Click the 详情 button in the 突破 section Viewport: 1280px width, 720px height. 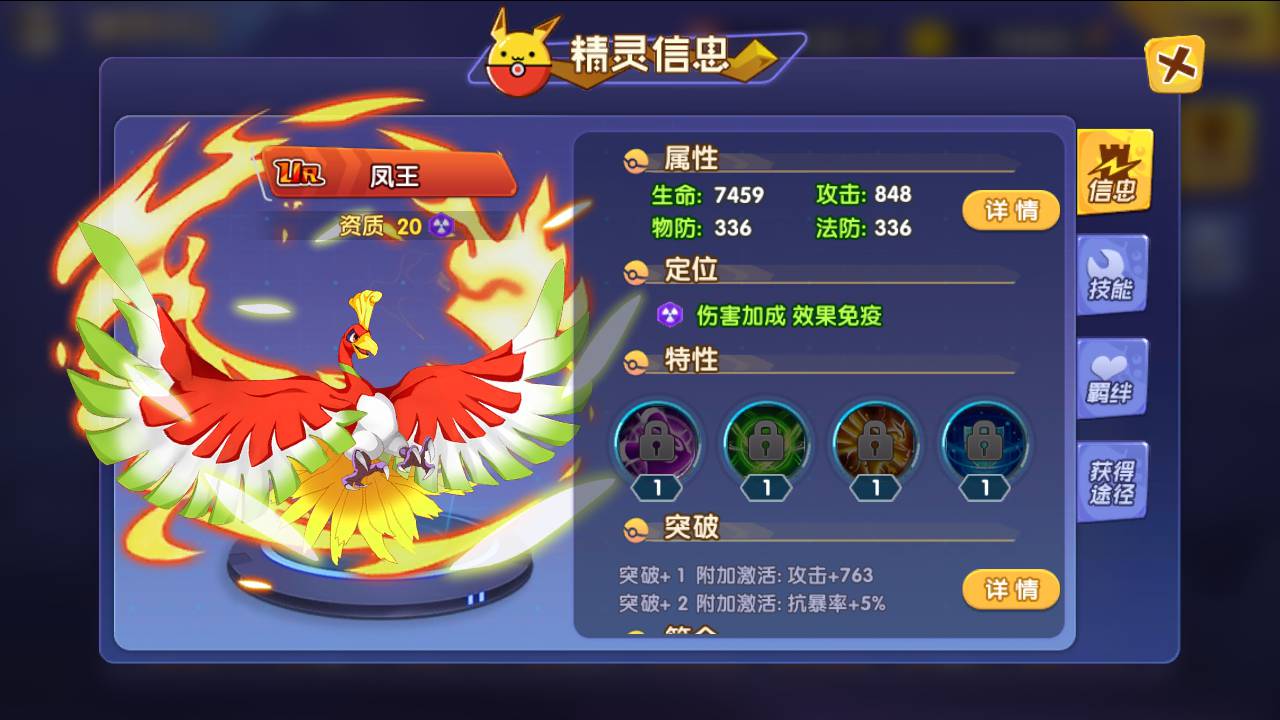click(1010, 590)
